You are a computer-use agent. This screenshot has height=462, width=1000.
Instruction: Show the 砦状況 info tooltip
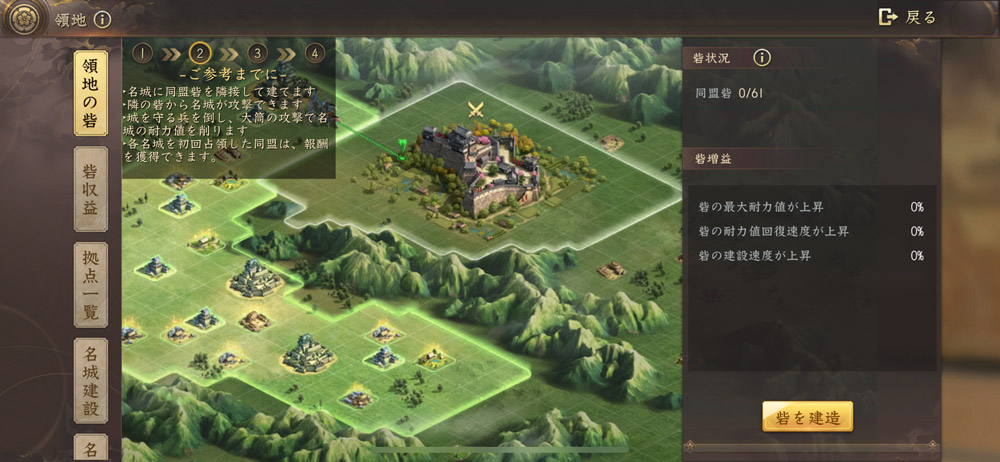762,58
